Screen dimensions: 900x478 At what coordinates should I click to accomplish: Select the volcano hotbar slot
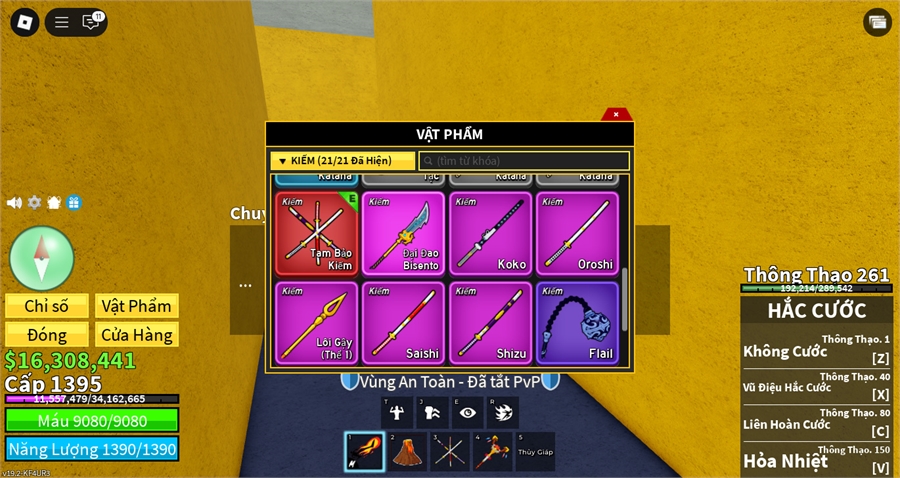point(407,452)
